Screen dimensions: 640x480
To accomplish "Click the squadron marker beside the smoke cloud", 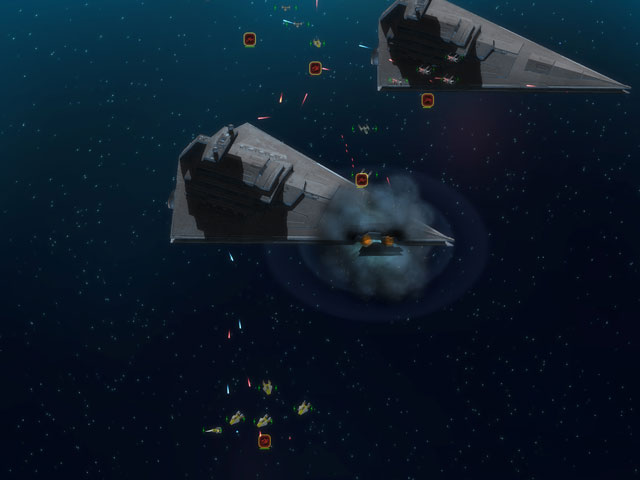I will 362,180.
